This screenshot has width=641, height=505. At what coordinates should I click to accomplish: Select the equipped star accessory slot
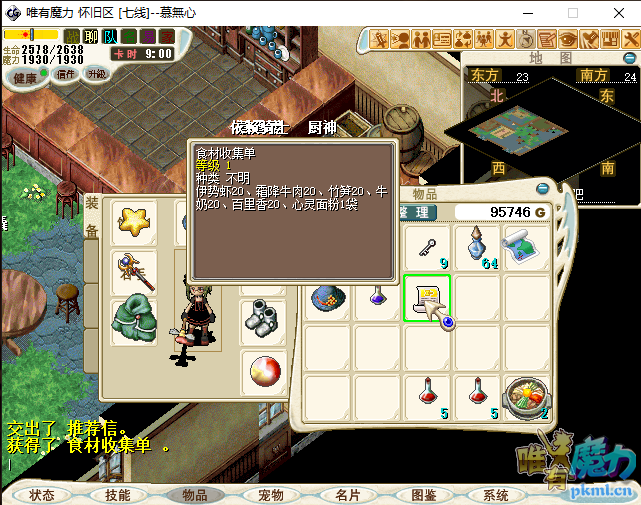(133, 221)
